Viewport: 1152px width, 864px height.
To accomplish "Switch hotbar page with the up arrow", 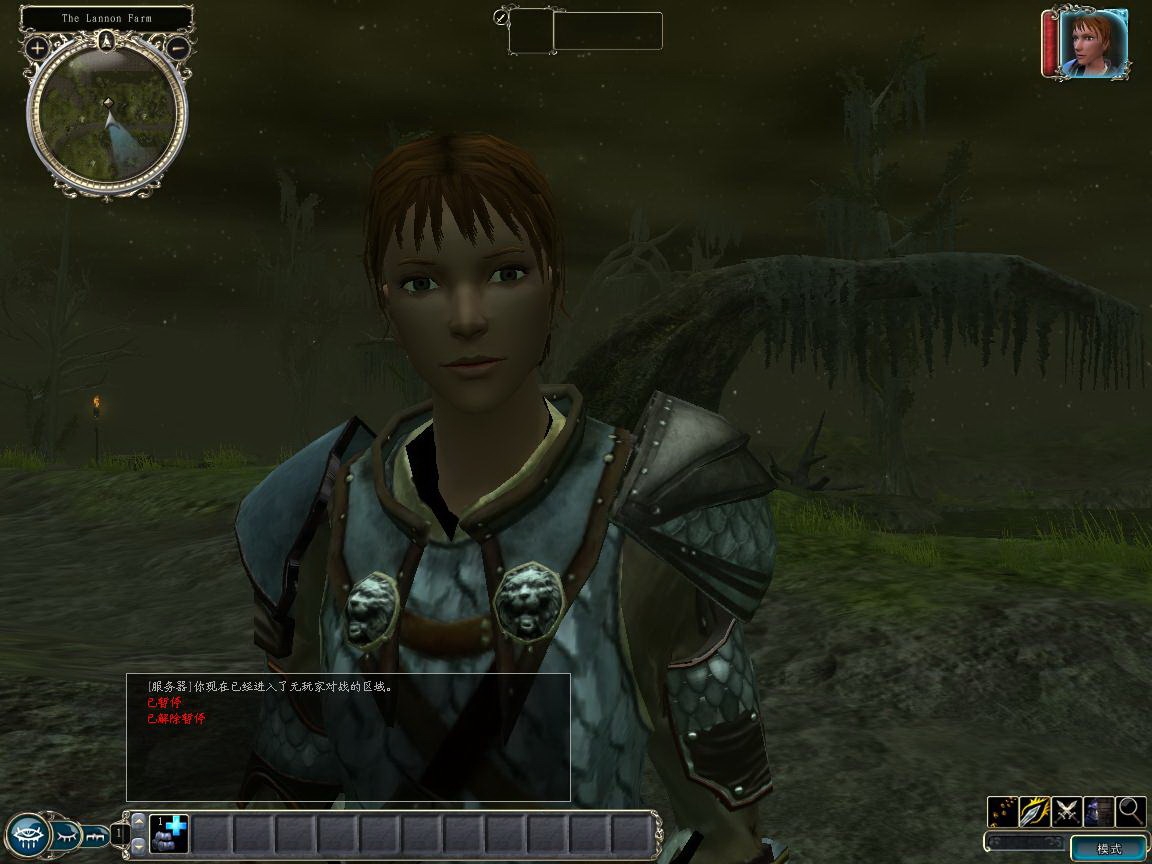I will 139,820.
